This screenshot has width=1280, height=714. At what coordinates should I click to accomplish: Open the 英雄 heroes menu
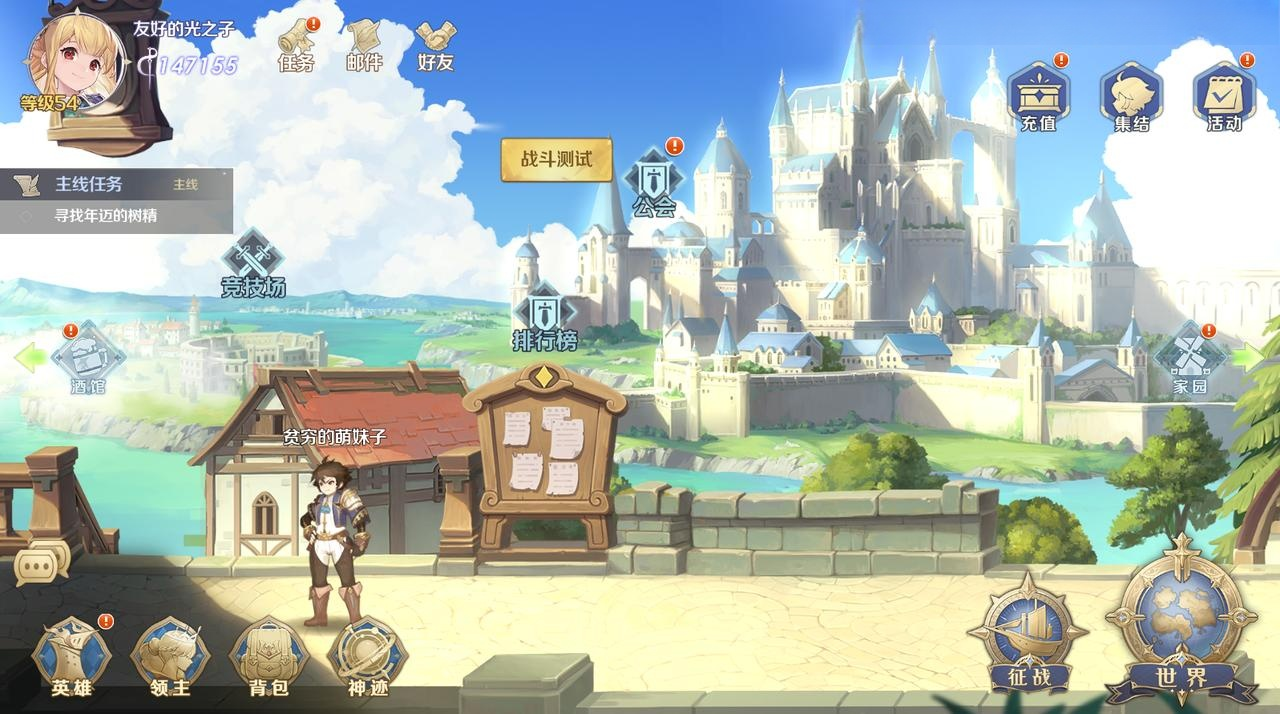[x=72, y=657]
